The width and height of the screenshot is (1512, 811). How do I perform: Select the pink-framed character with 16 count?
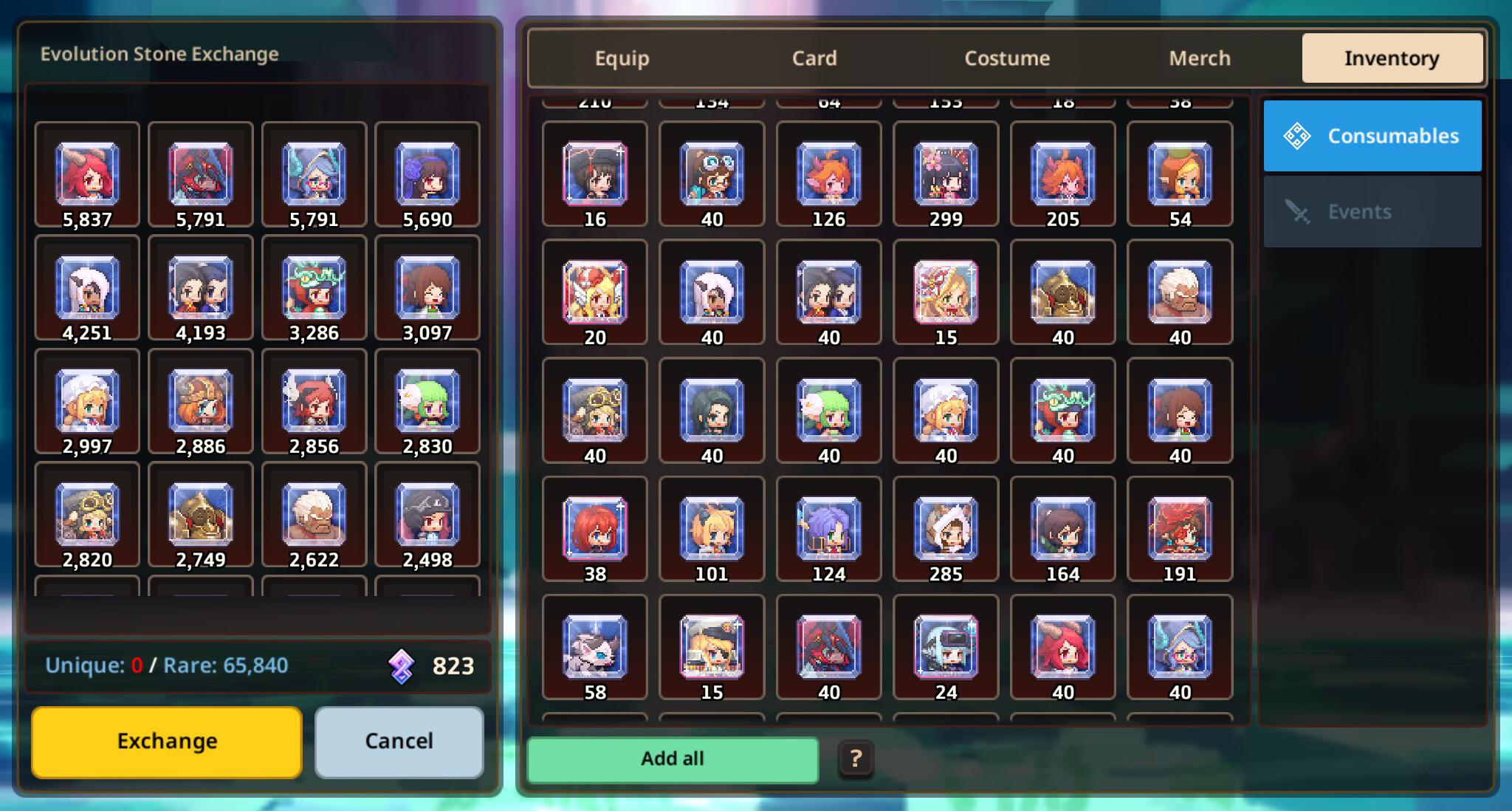click(595, 175)
